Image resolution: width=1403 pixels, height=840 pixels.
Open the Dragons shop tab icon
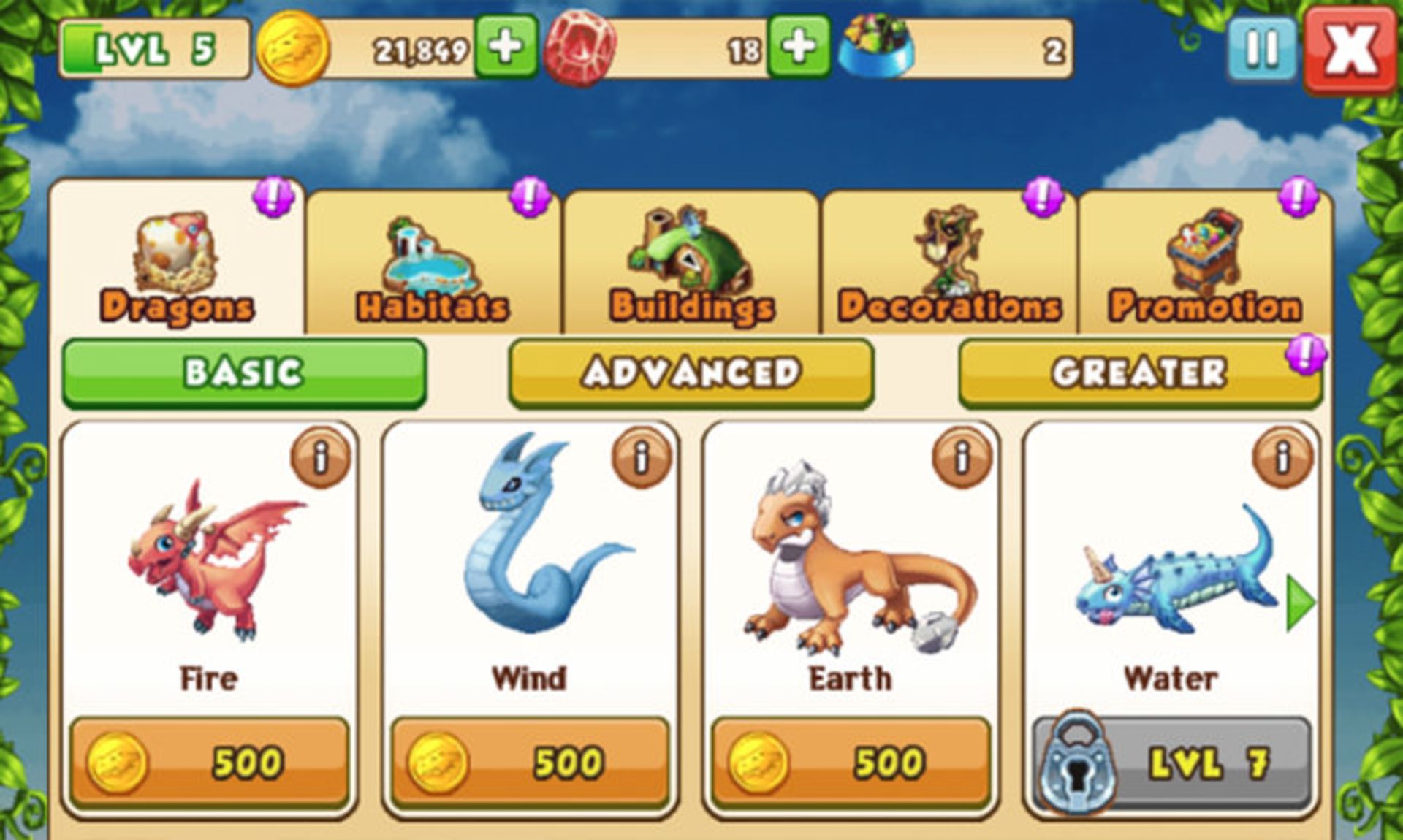[173, 253]
